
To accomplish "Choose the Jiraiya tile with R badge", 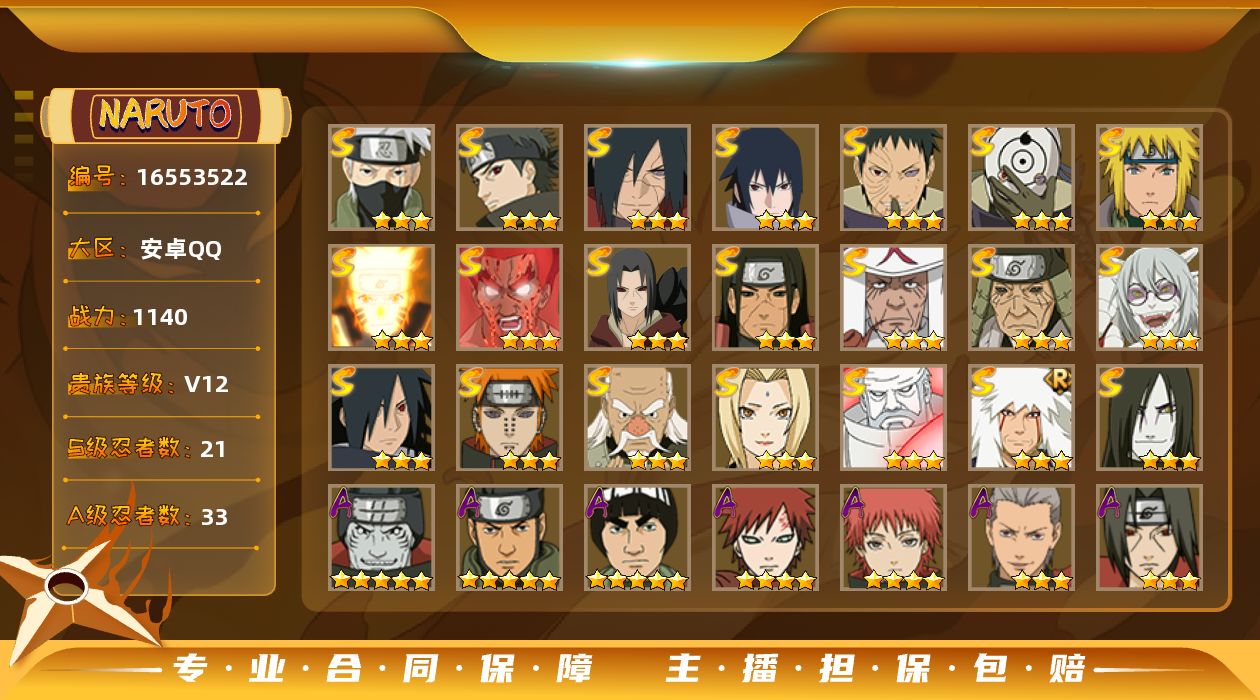I will tap(1021, 417).
